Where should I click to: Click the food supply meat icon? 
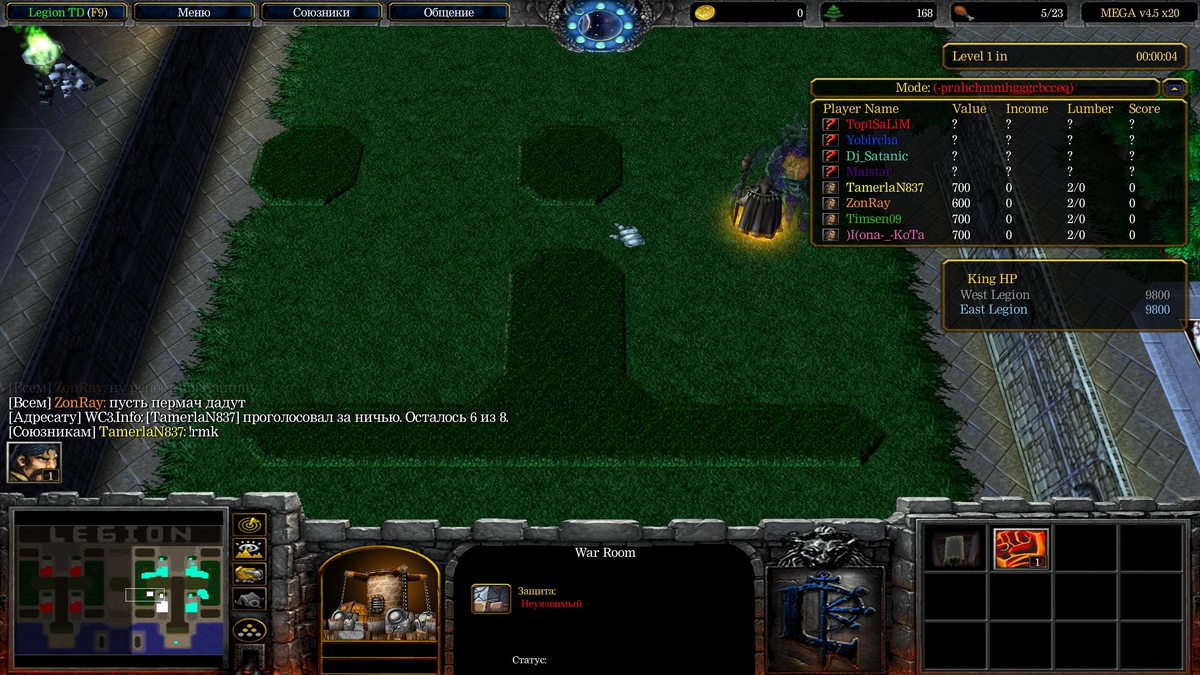click(961, 13)
